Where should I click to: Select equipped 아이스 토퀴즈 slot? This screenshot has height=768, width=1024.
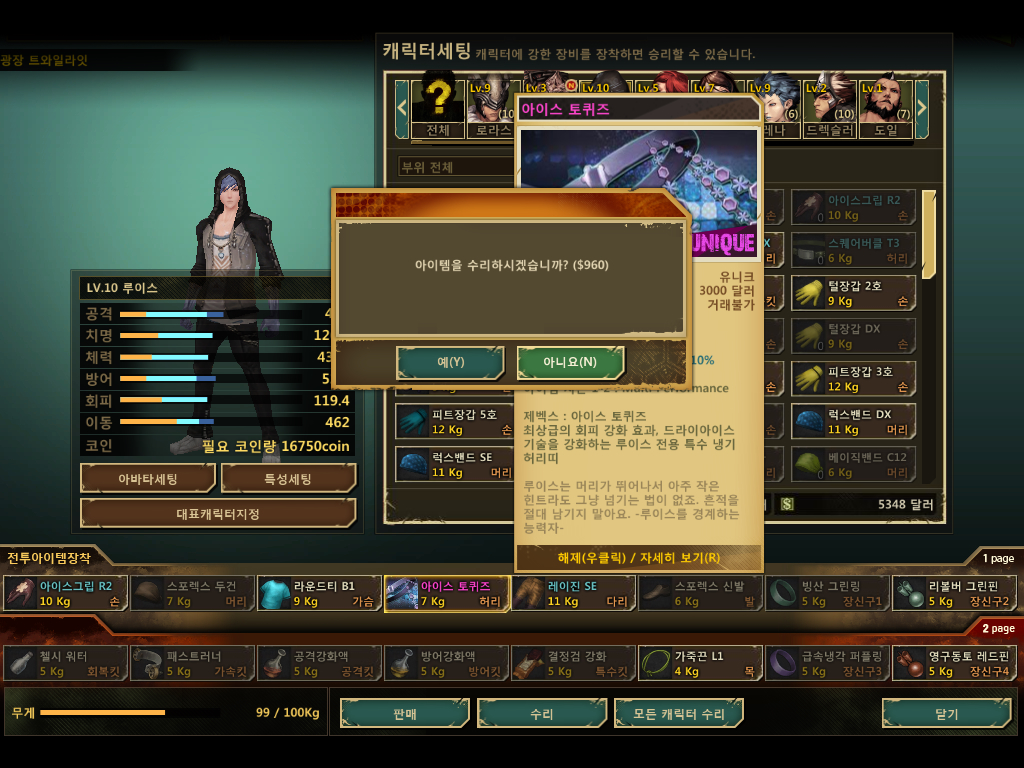point(446,593)
